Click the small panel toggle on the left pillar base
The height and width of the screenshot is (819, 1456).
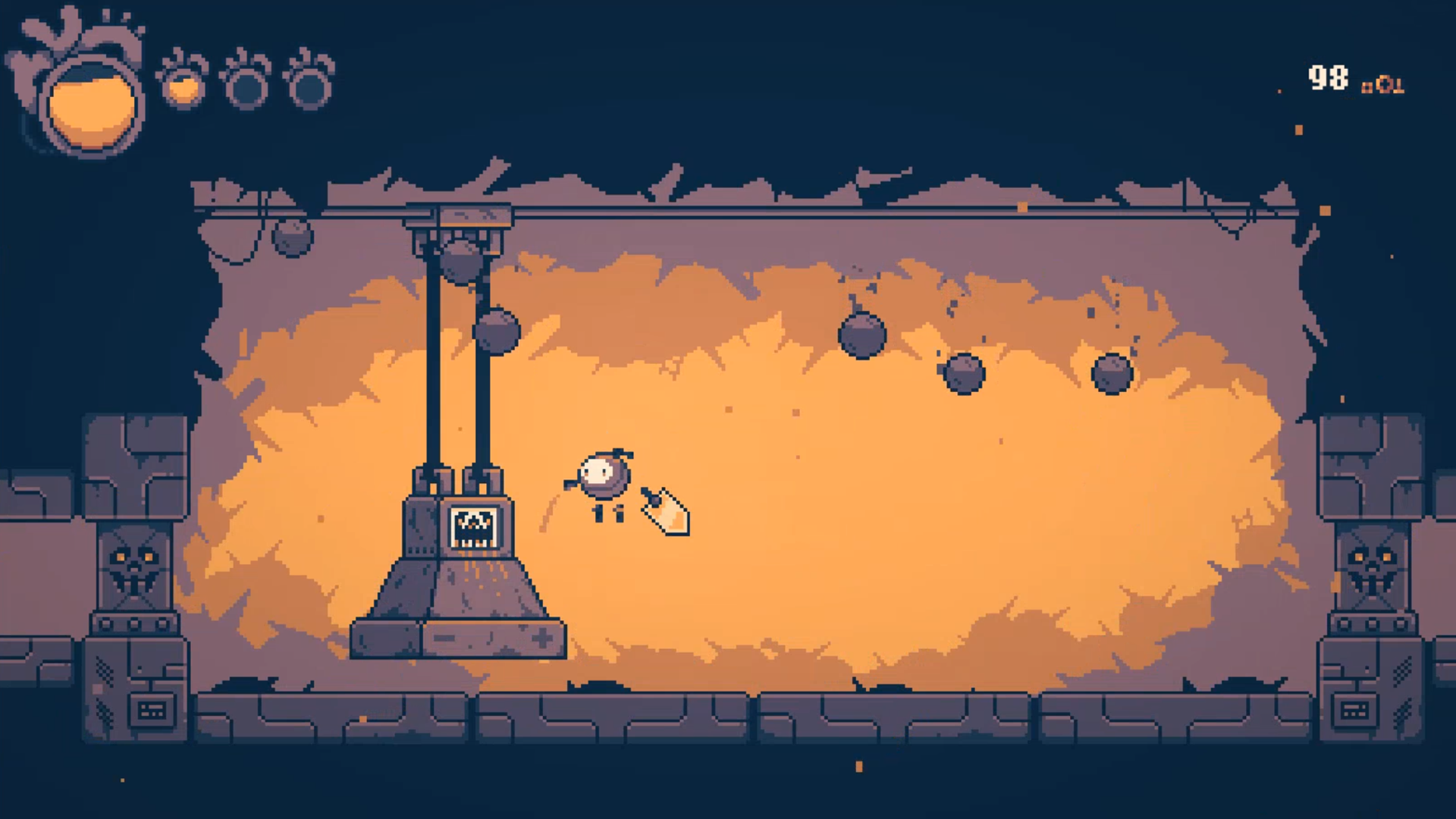152,711
